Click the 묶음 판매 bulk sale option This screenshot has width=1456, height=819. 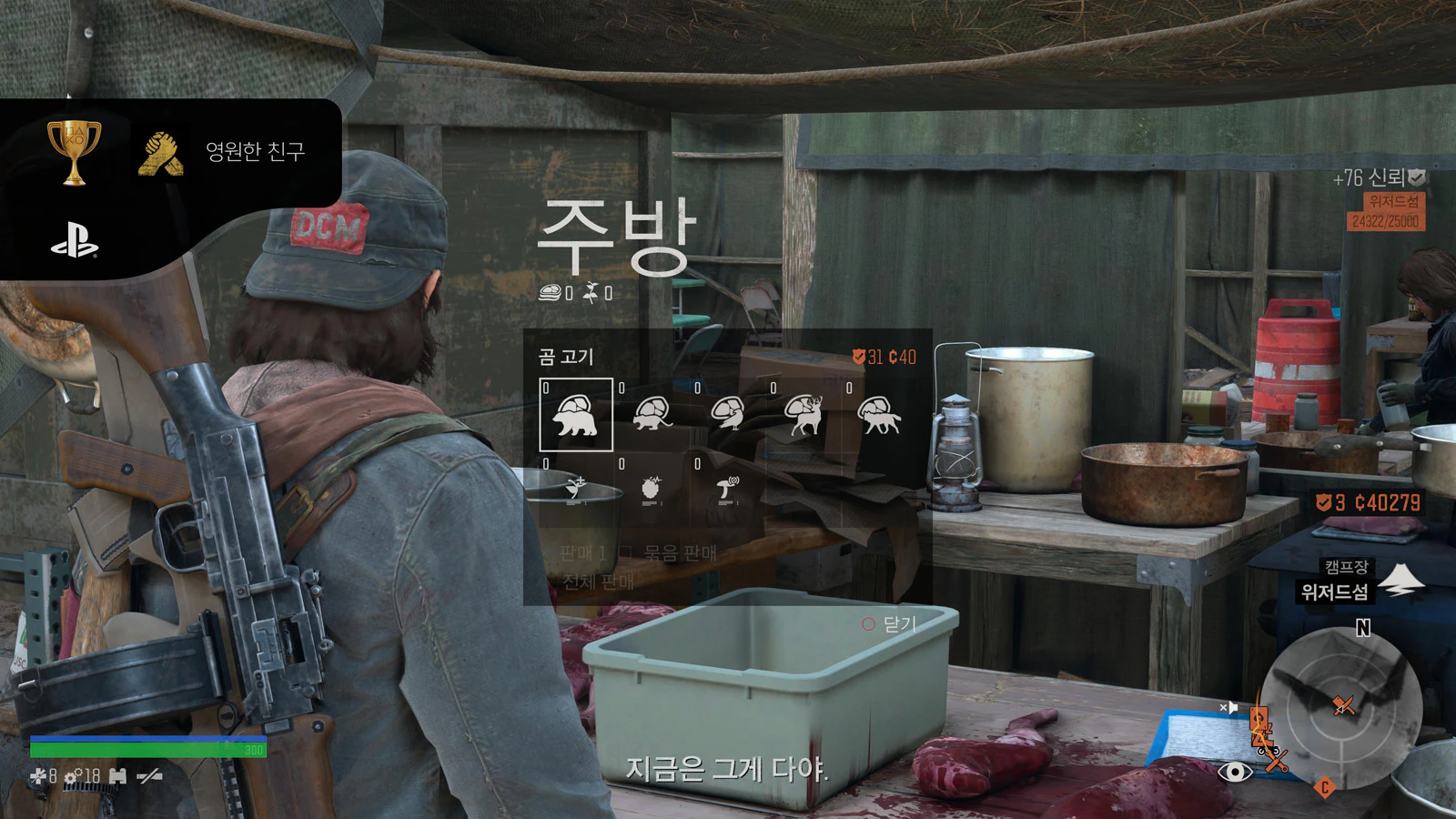(679, 552)
